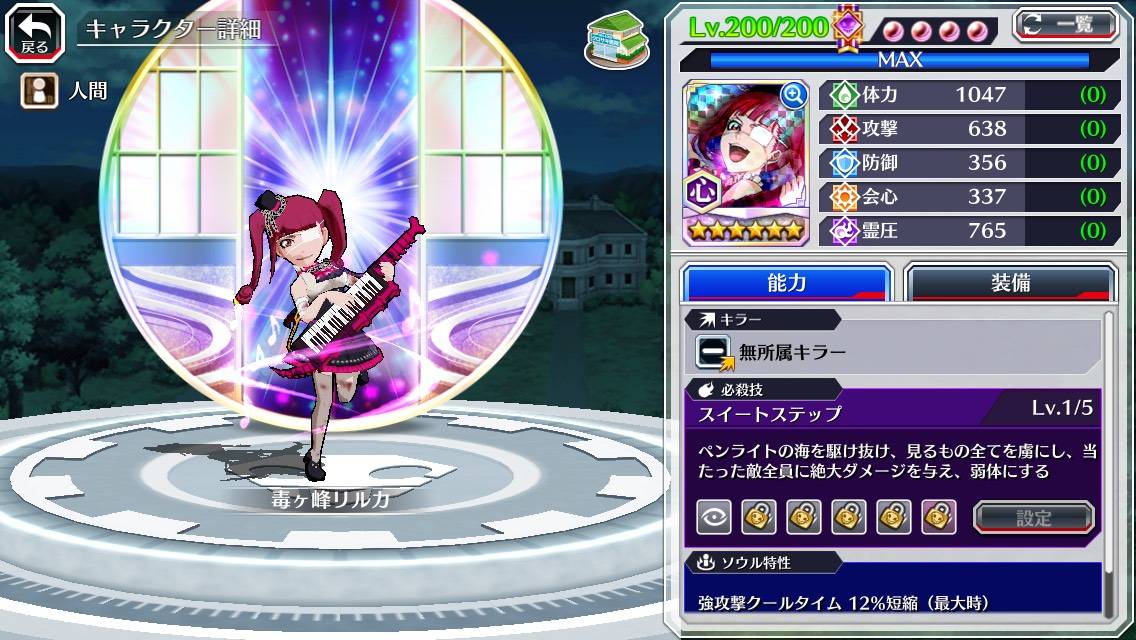1136x640 pixels.
Task: Open the 一覧 character list
Action: [1066, 24]
